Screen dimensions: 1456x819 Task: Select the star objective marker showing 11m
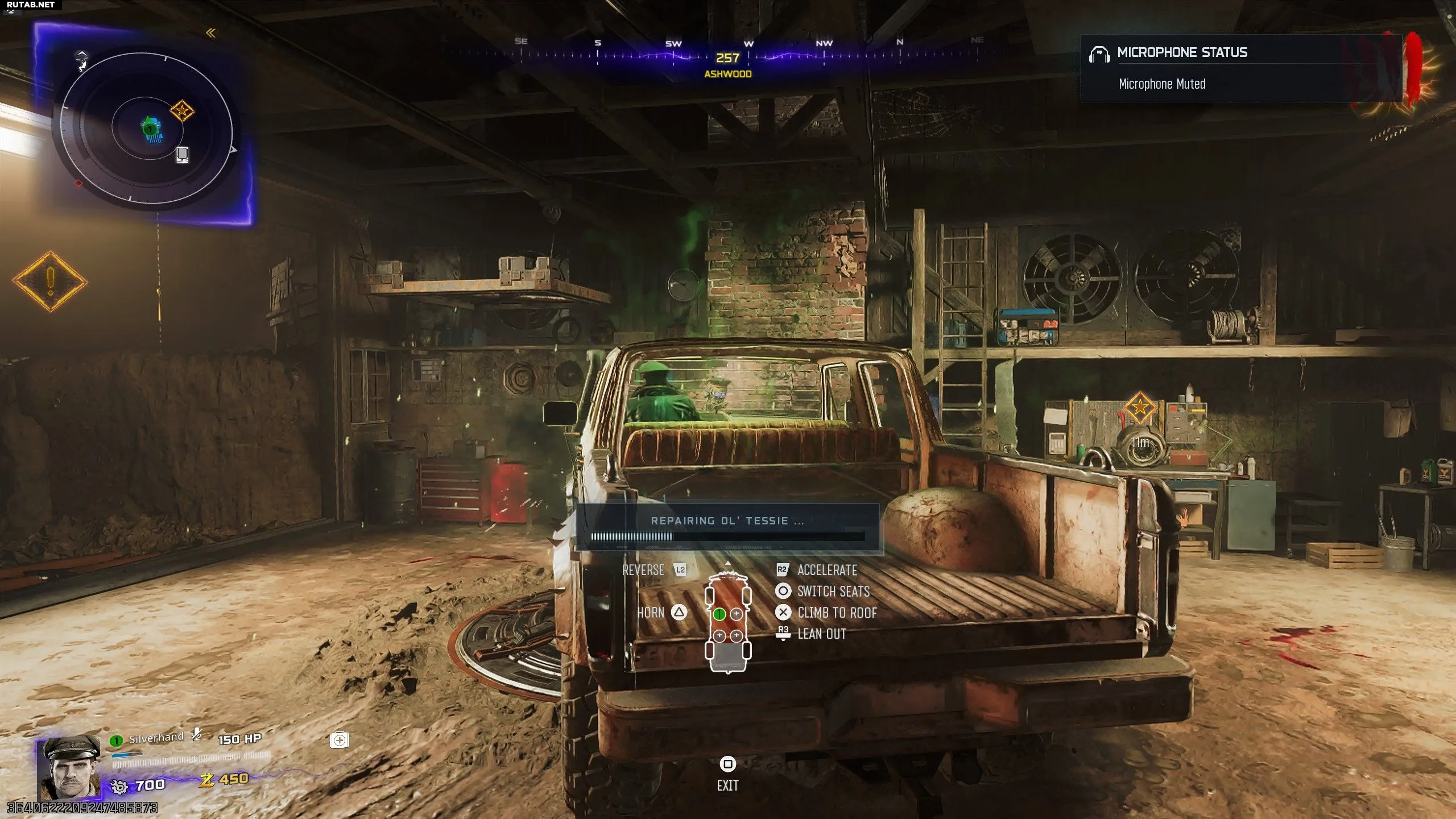1139,407
